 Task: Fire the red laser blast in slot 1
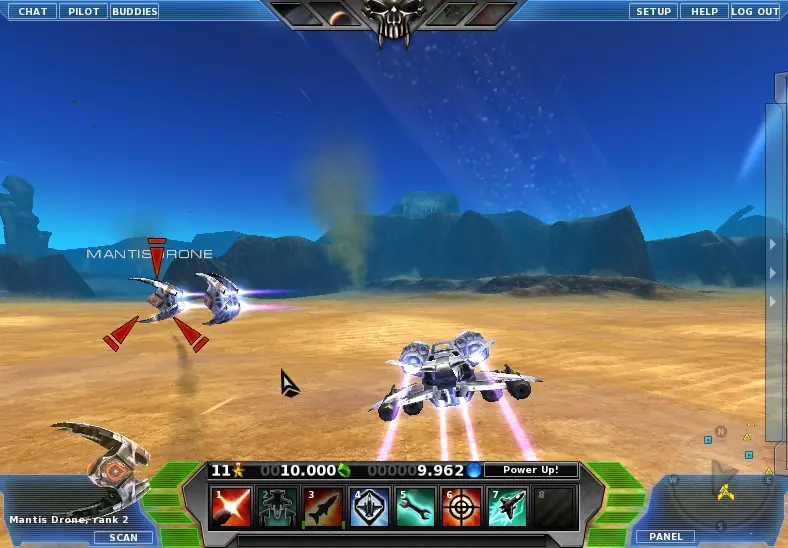[x=230, y=507]
